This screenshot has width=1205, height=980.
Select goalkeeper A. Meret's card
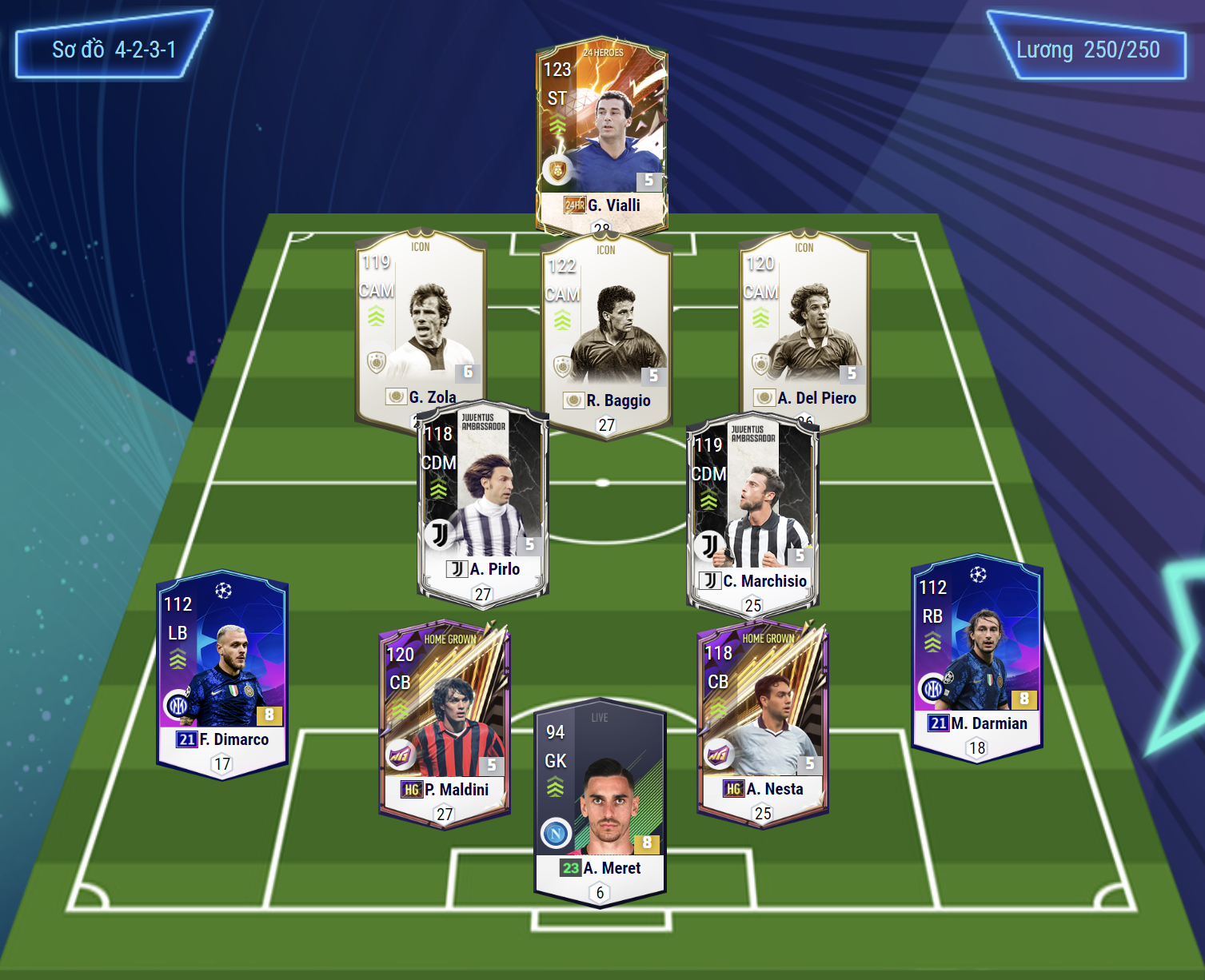[x=600, y=803]
